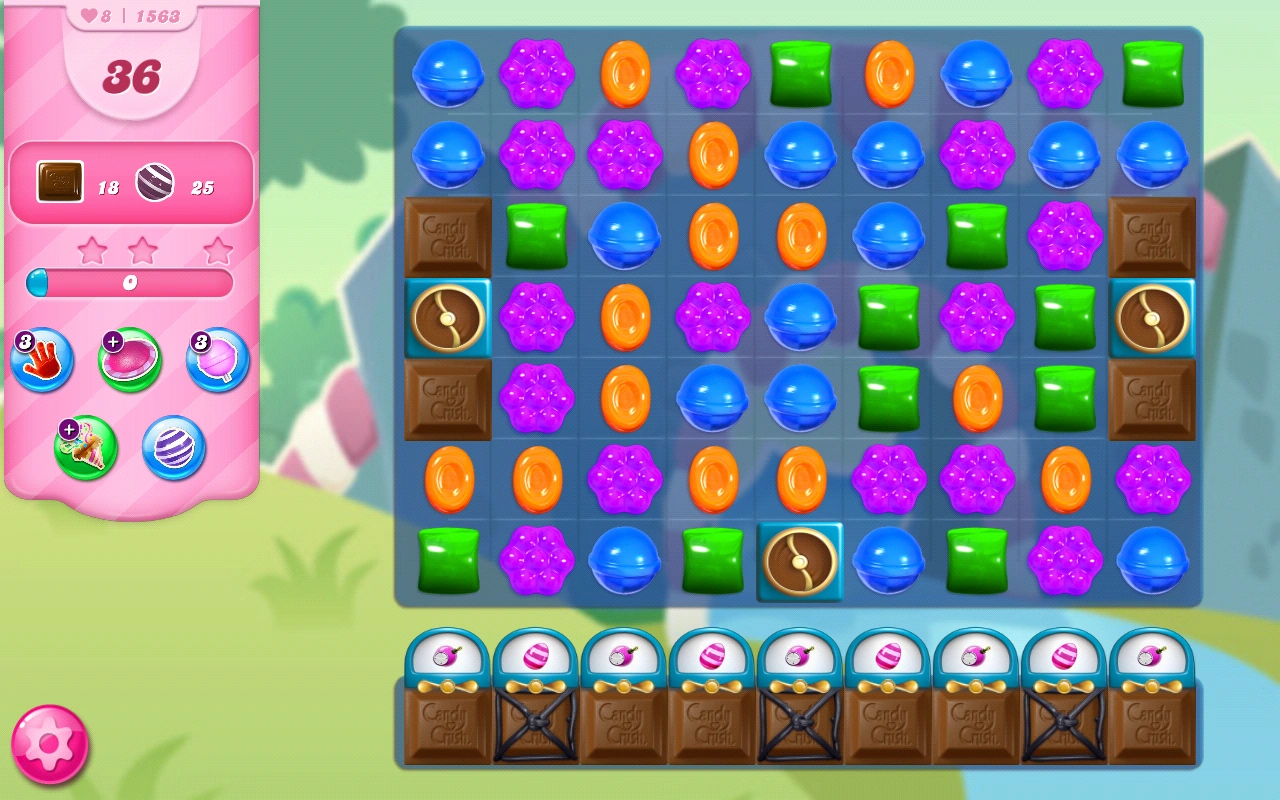
Task: Click the heart lives indicator
Action: click(91, 15)
